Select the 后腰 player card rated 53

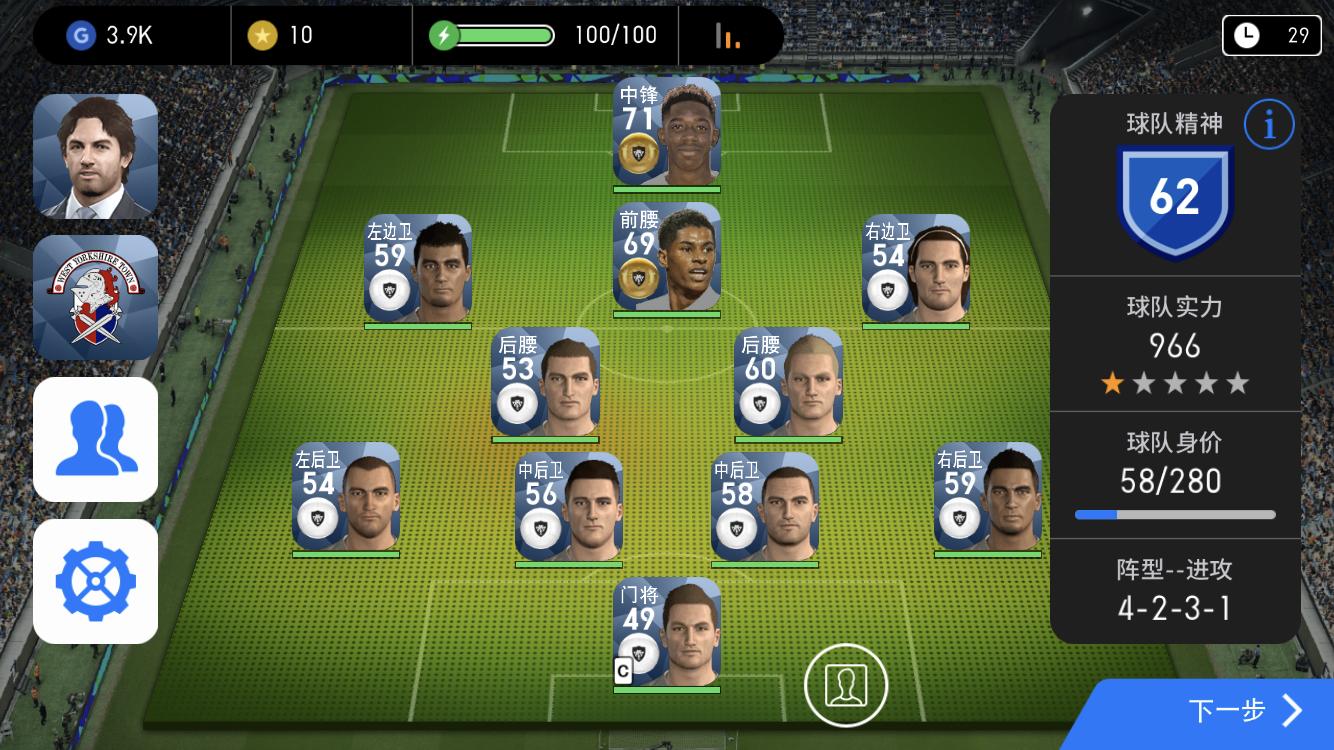click(545, 382)
